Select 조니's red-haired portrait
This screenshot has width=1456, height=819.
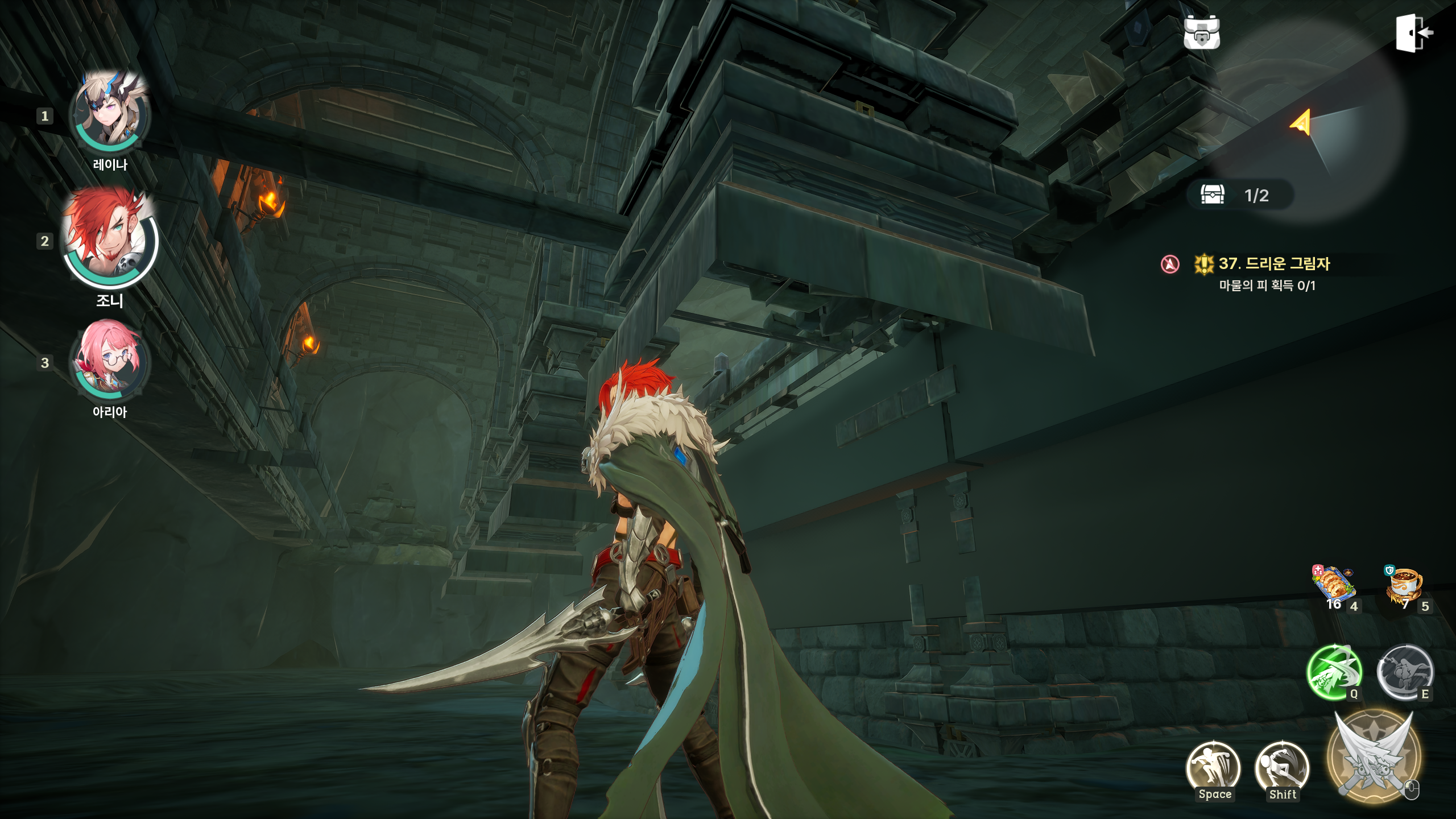coord(110,238)
